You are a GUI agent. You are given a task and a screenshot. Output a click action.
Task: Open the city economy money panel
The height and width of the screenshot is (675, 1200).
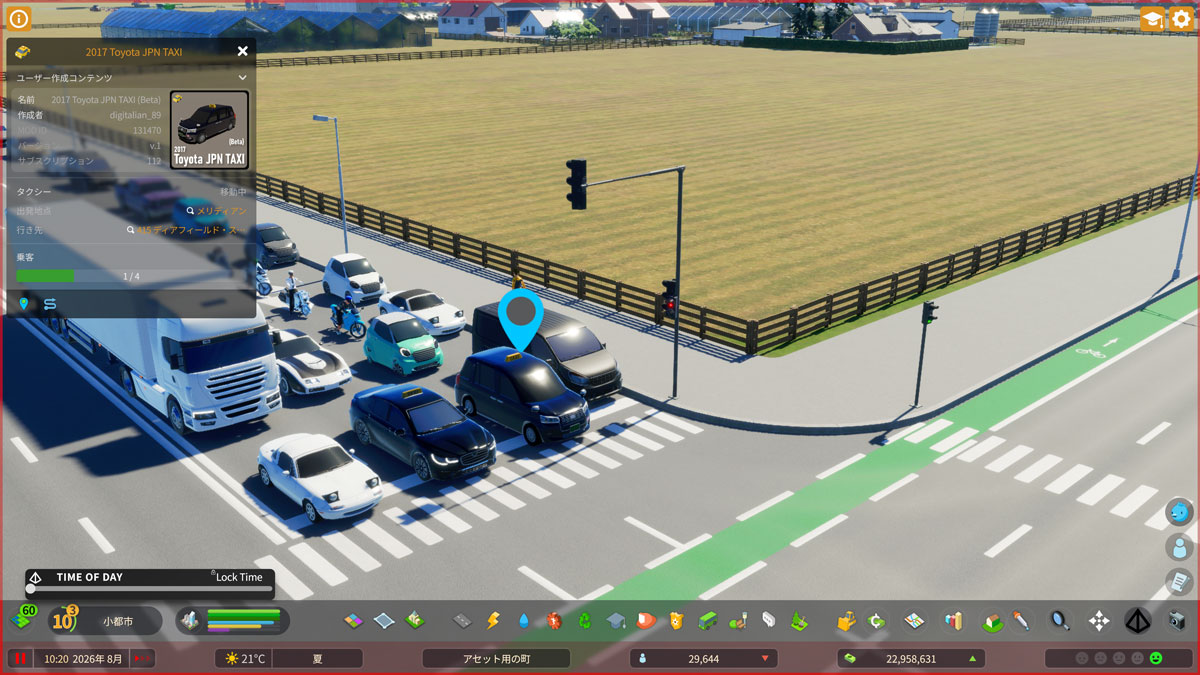pyautogui.click(x=910, y=658)
